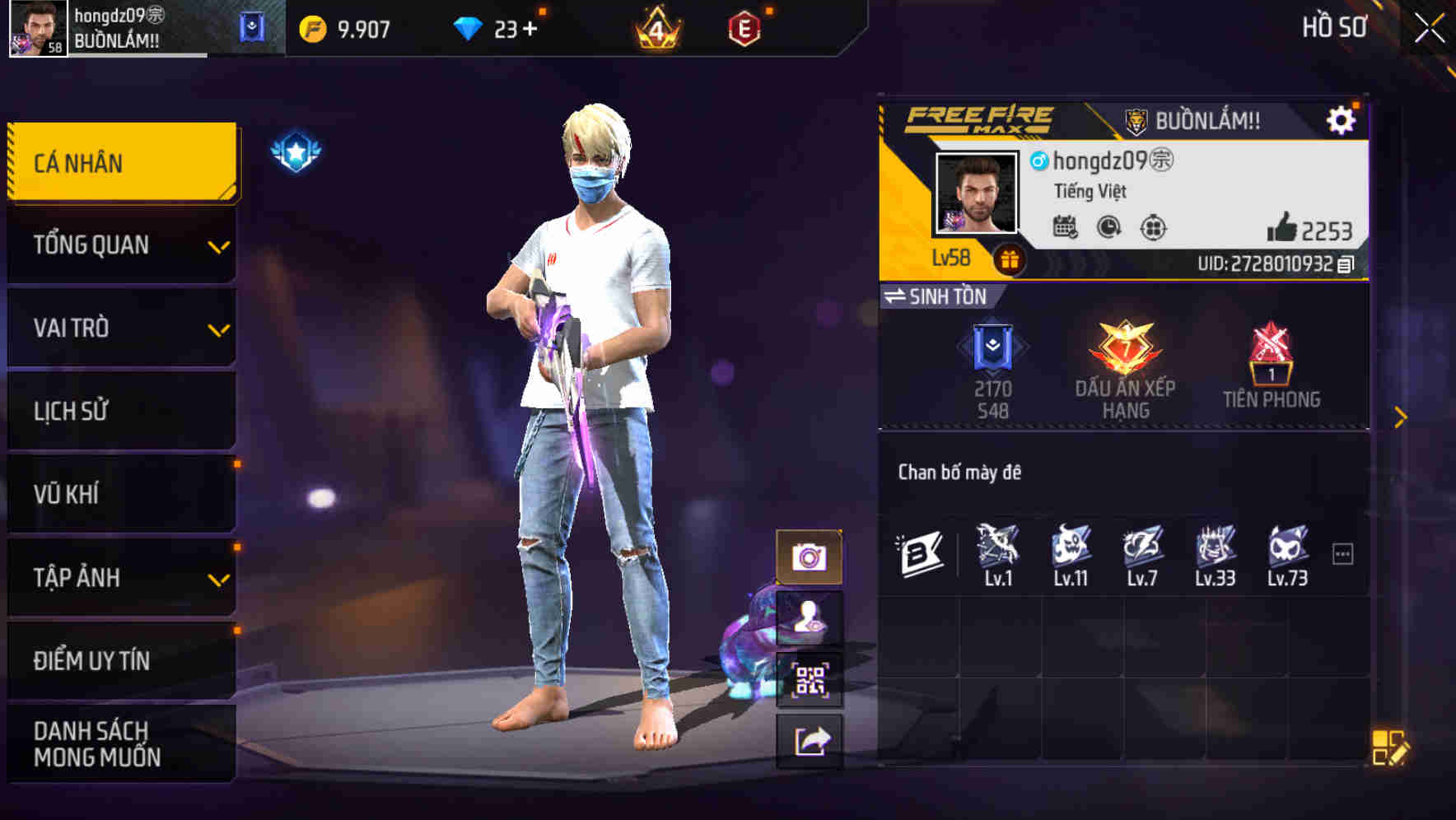
Task: Switch to the VŨ KHÍ tab
Action: click(120, 494)
